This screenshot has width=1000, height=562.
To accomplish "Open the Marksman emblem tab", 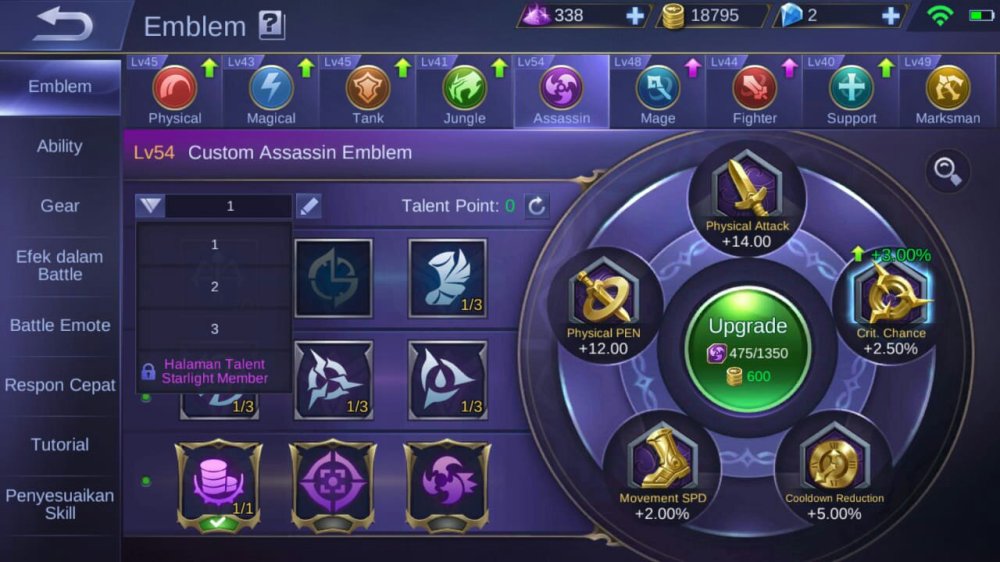I will tap(947, 92).
